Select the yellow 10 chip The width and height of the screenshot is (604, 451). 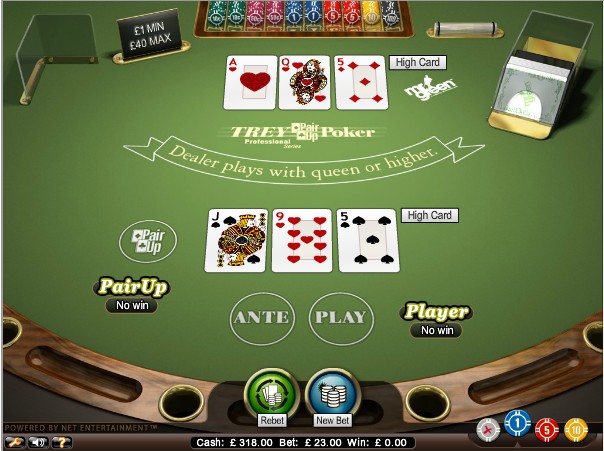[574, 430]
